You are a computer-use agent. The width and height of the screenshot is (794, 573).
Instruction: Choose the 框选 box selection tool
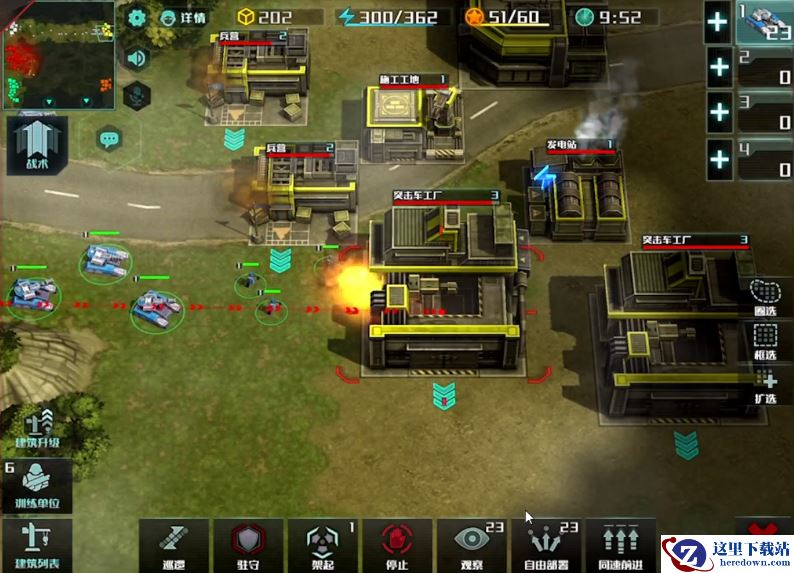point(767,340)
